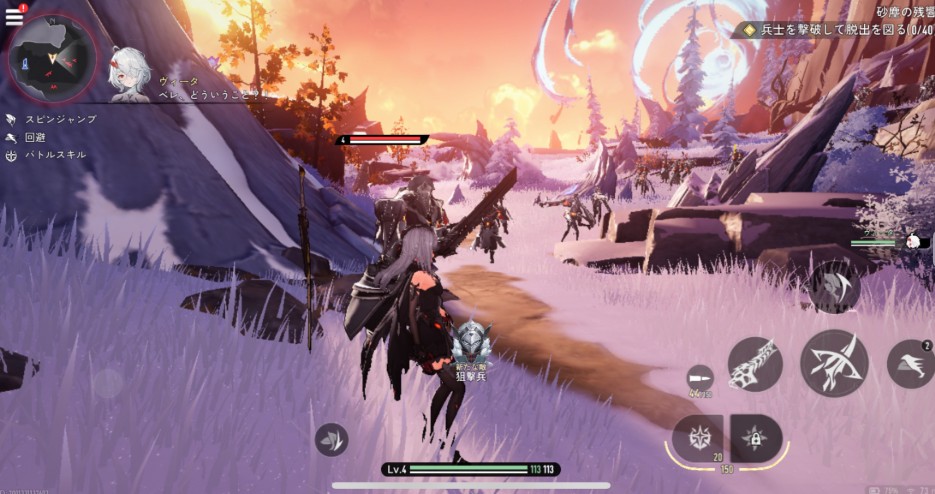The width and height of the screenshot is (935, 494).
Task: Use the dodge dash button with 2 charges
Action: click(x=909, y=364)
